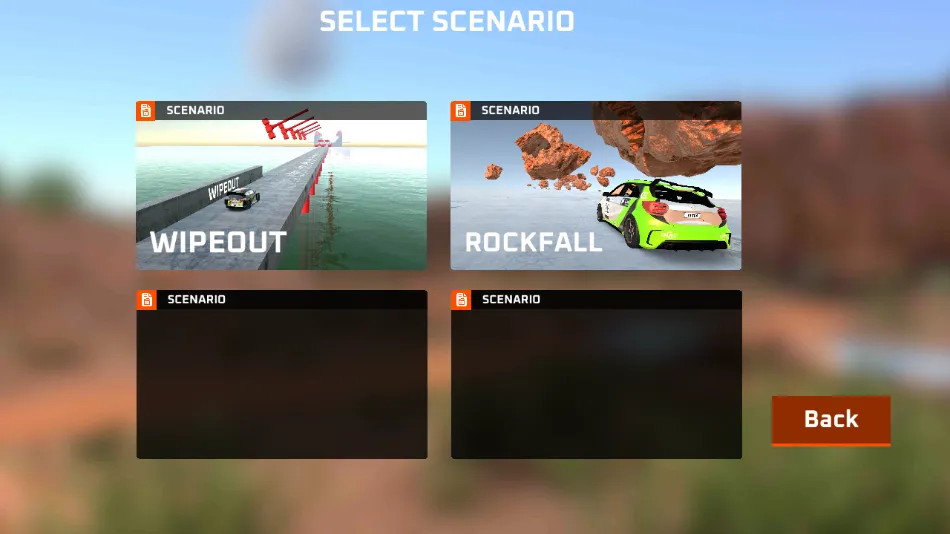The width and height of the screenshot is (950, 534).
Task: Go back with the Back button
Action: [x=830, y=420]
